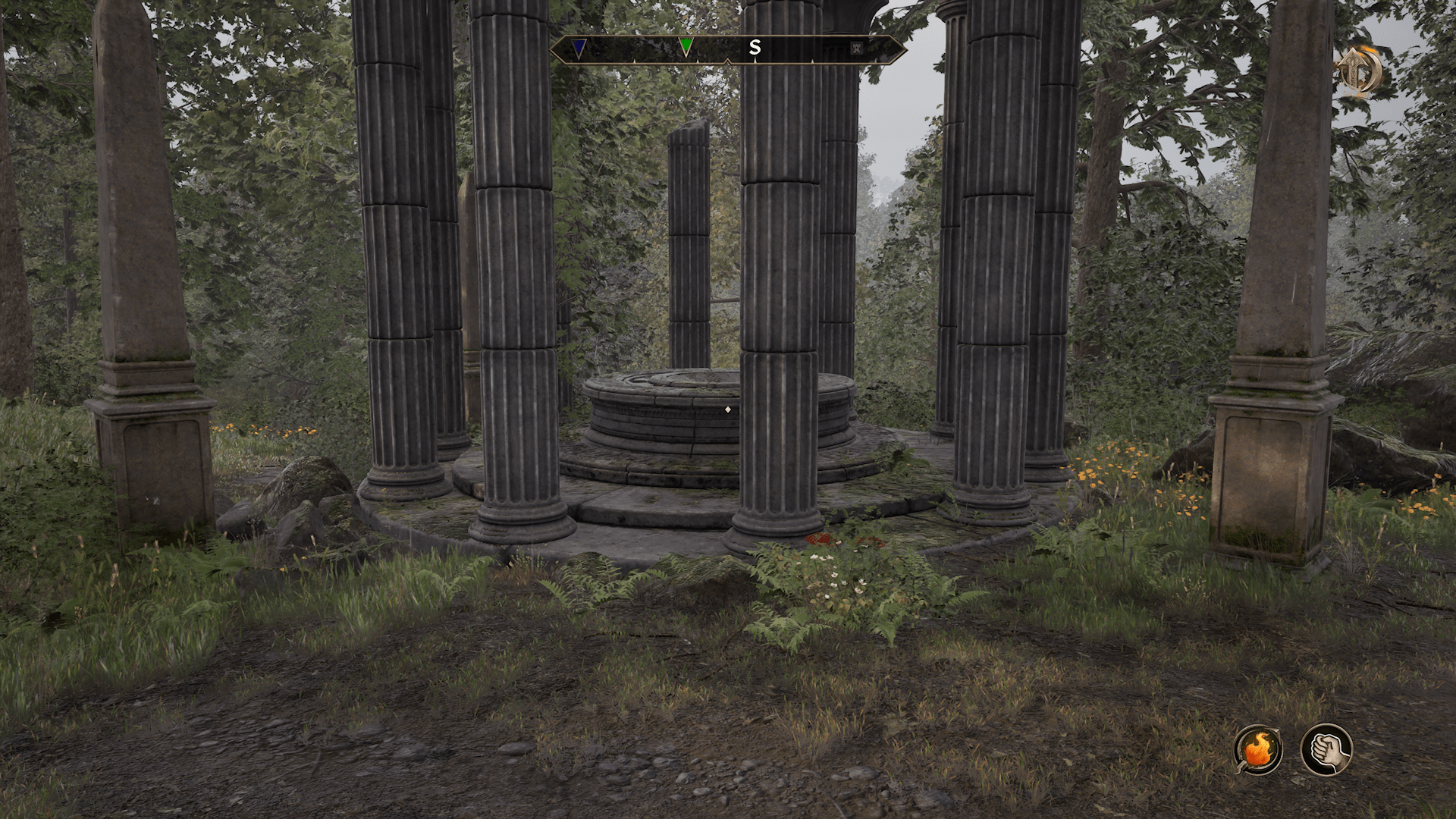Select the blue triangle compass marker
The height and width of the screenshot is (819, 1456).
click(x=579, y=49)
